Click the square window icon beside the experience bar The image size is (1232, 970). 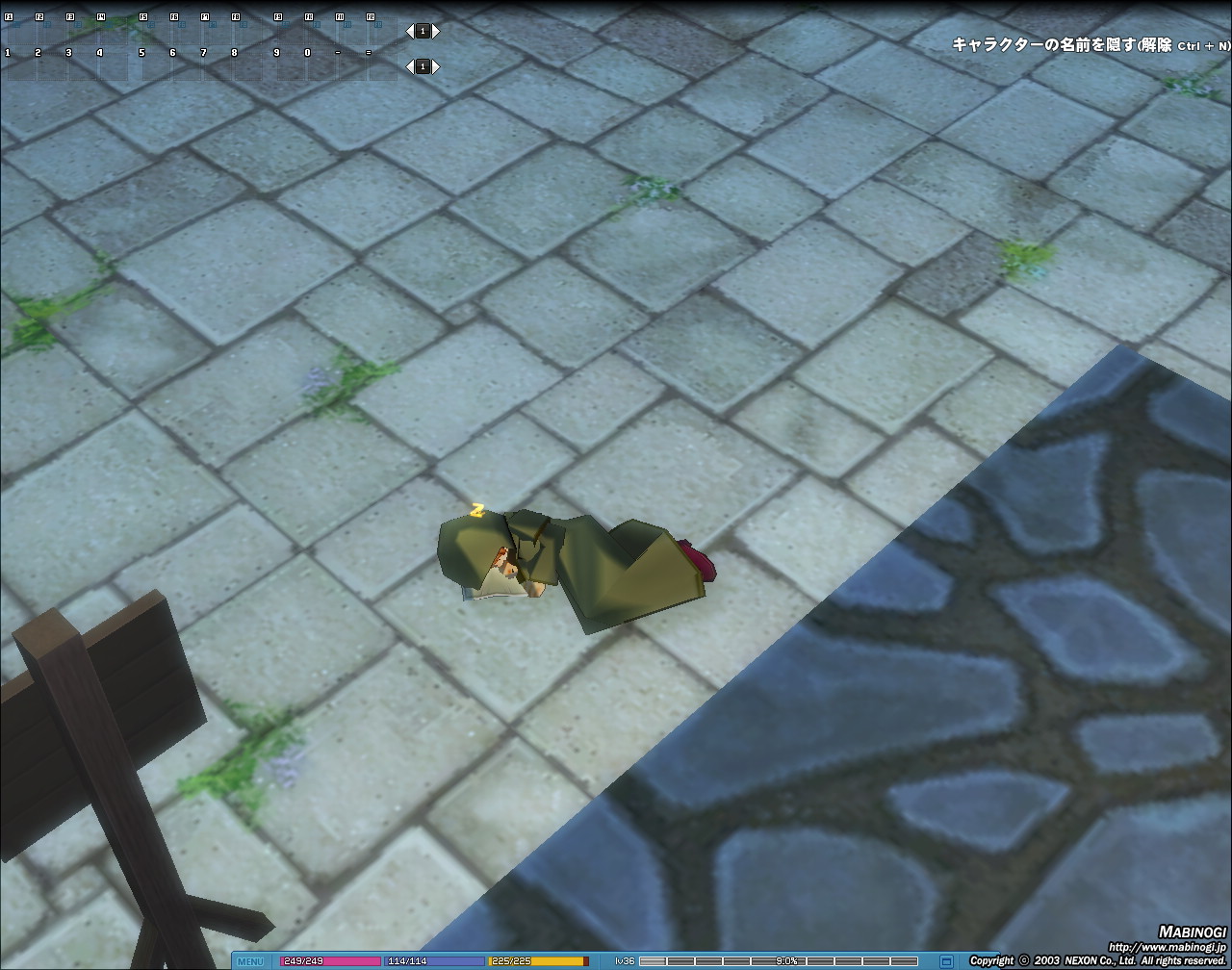point(946,960)
